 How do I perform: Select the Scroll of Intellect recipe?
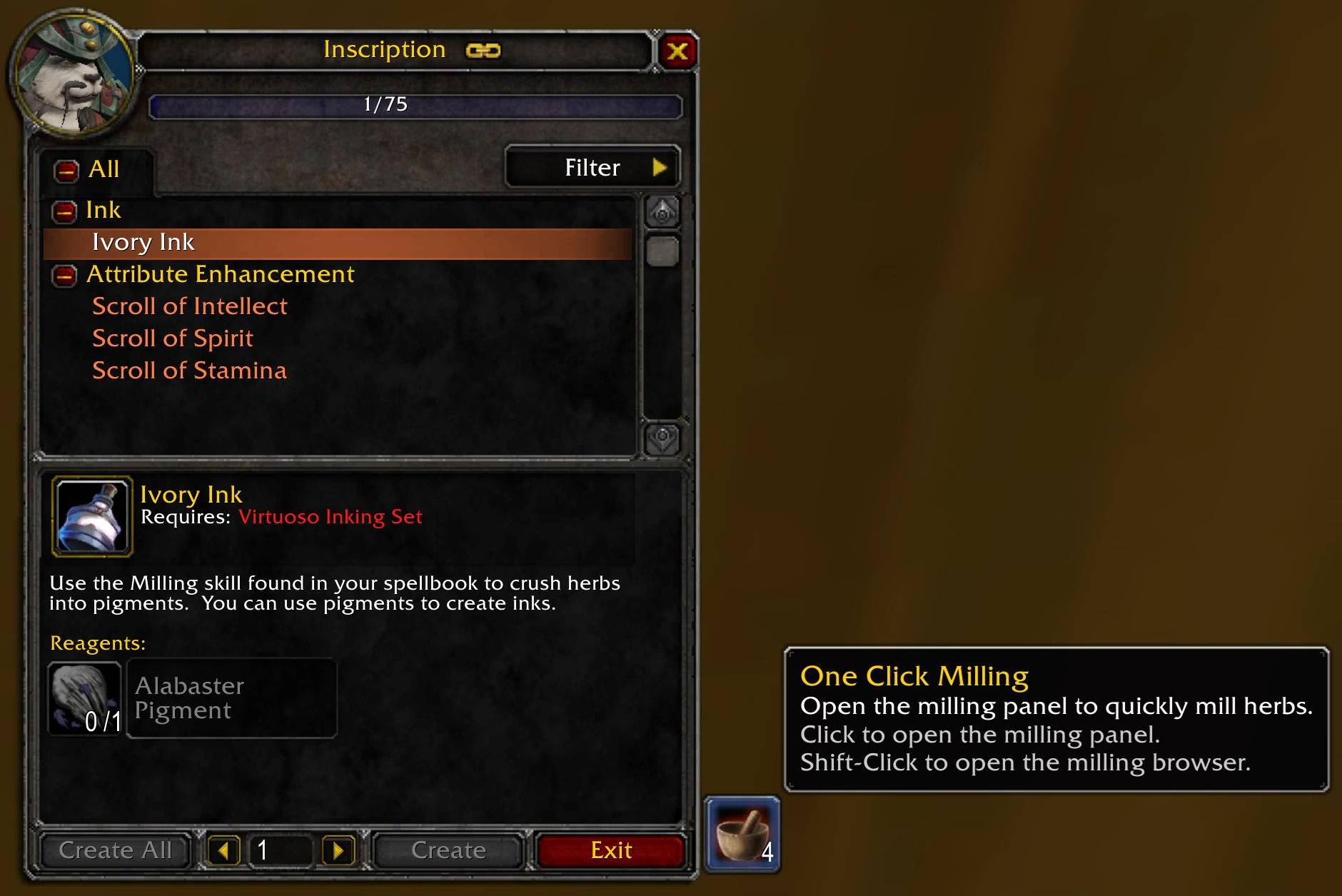(189, 306)
